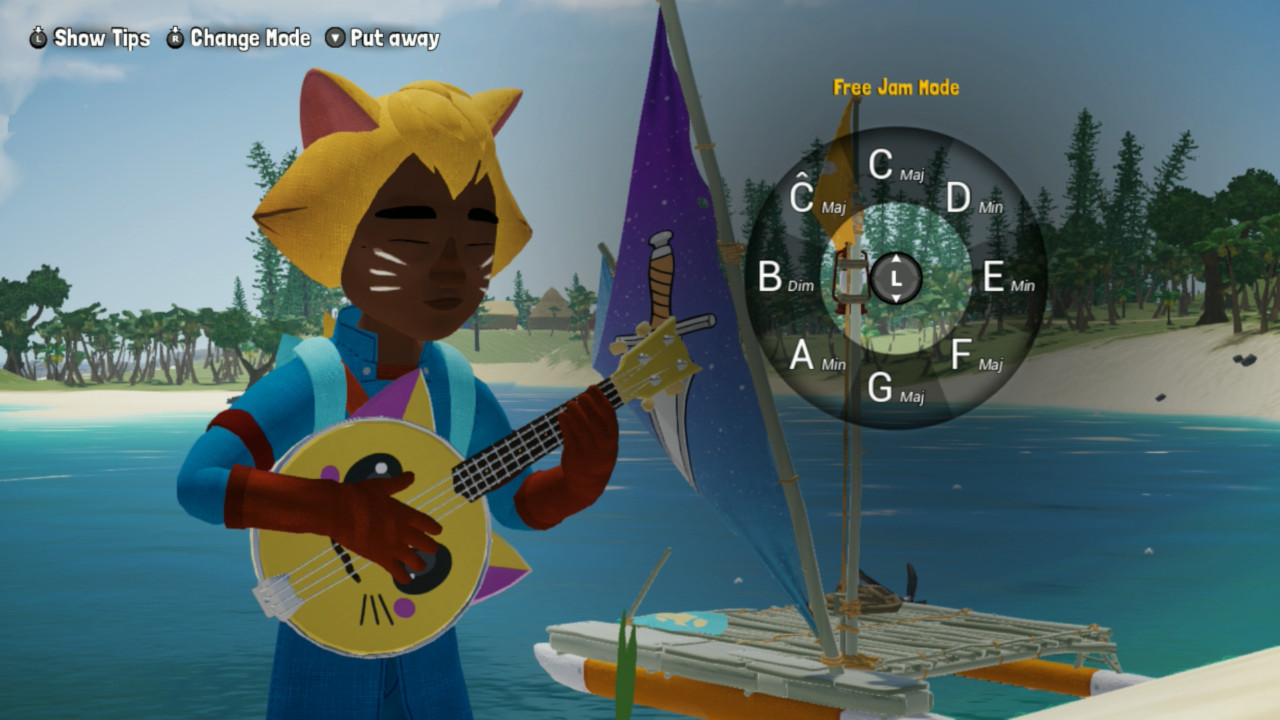Pick the E Min chord segment
Viewport: 1280px width, 720px height.
click(x=998, y=278)
